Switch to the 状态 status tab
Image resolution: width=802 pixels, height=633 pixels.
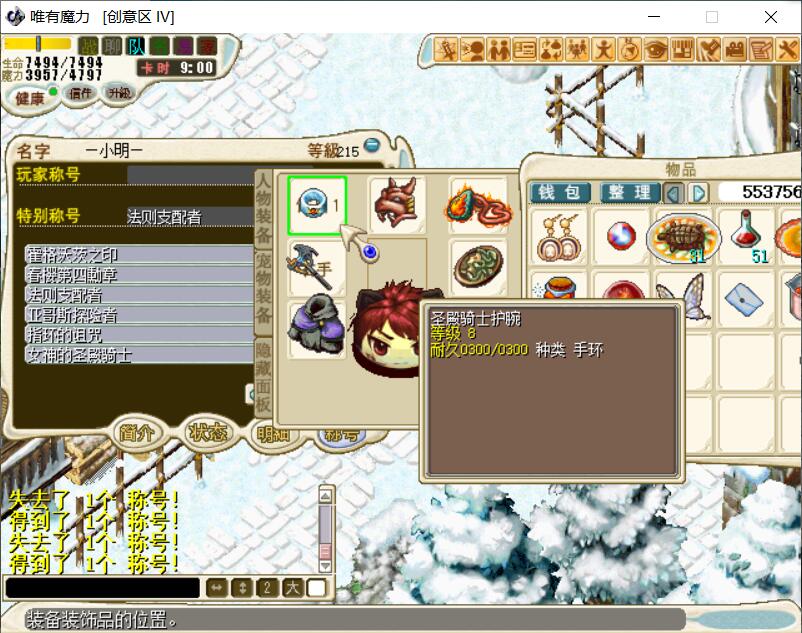pyautogui.click(x=206, y=432)
